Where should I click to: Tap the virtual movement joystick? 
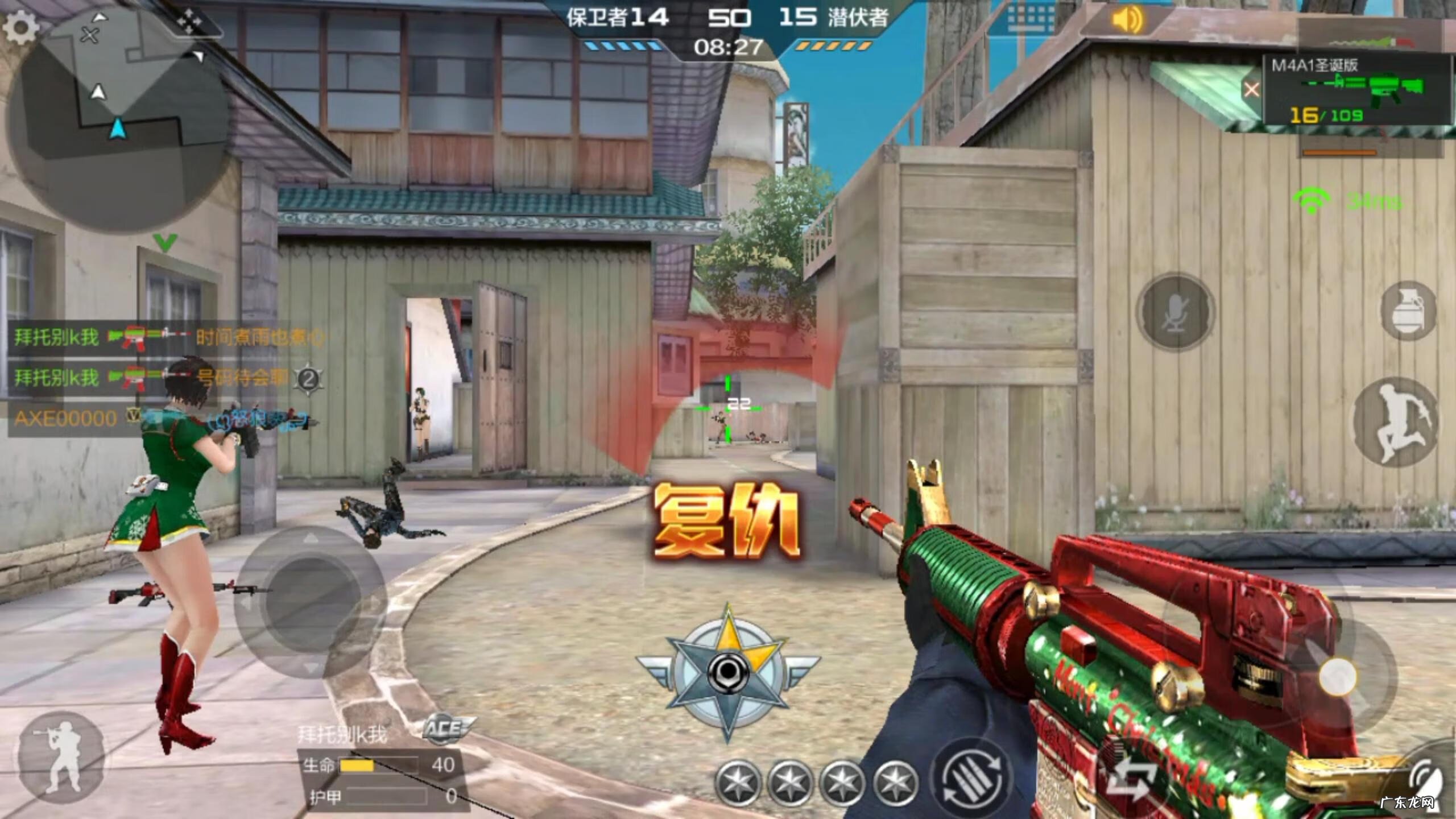[x=310, y=602]
